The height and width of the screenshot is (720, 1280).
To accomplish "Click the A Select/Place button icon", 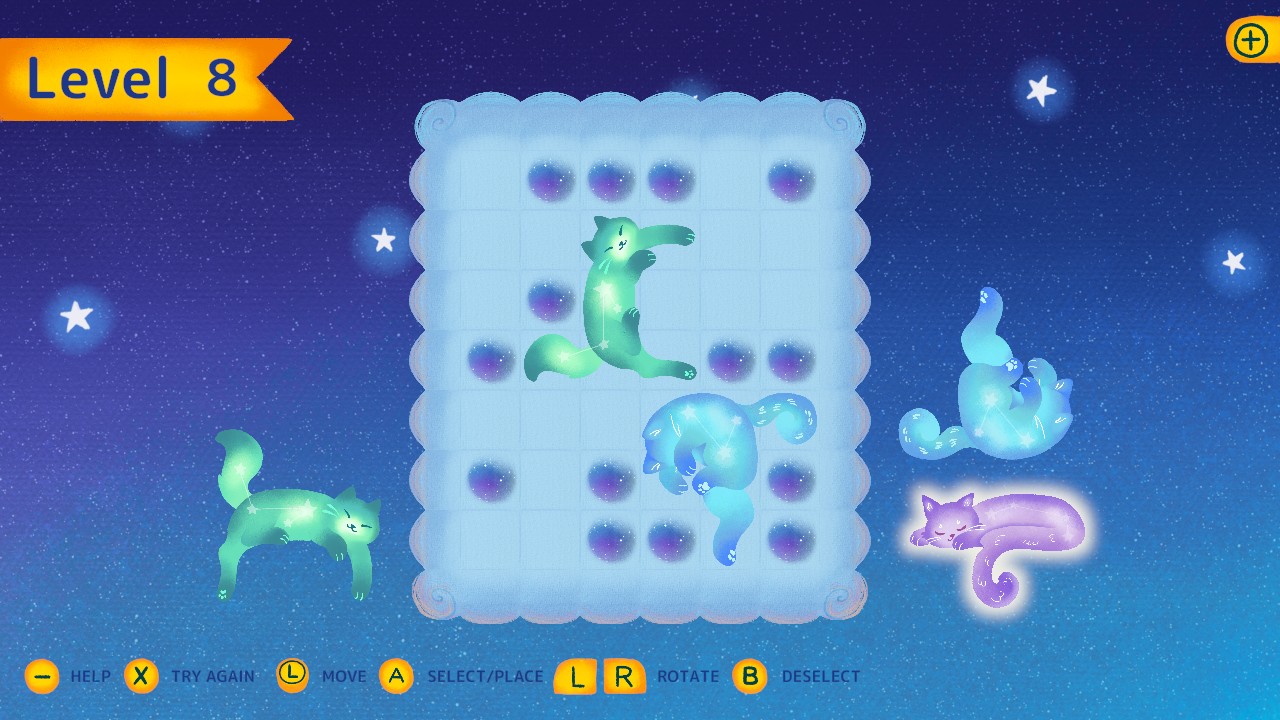I will point(398,676).
